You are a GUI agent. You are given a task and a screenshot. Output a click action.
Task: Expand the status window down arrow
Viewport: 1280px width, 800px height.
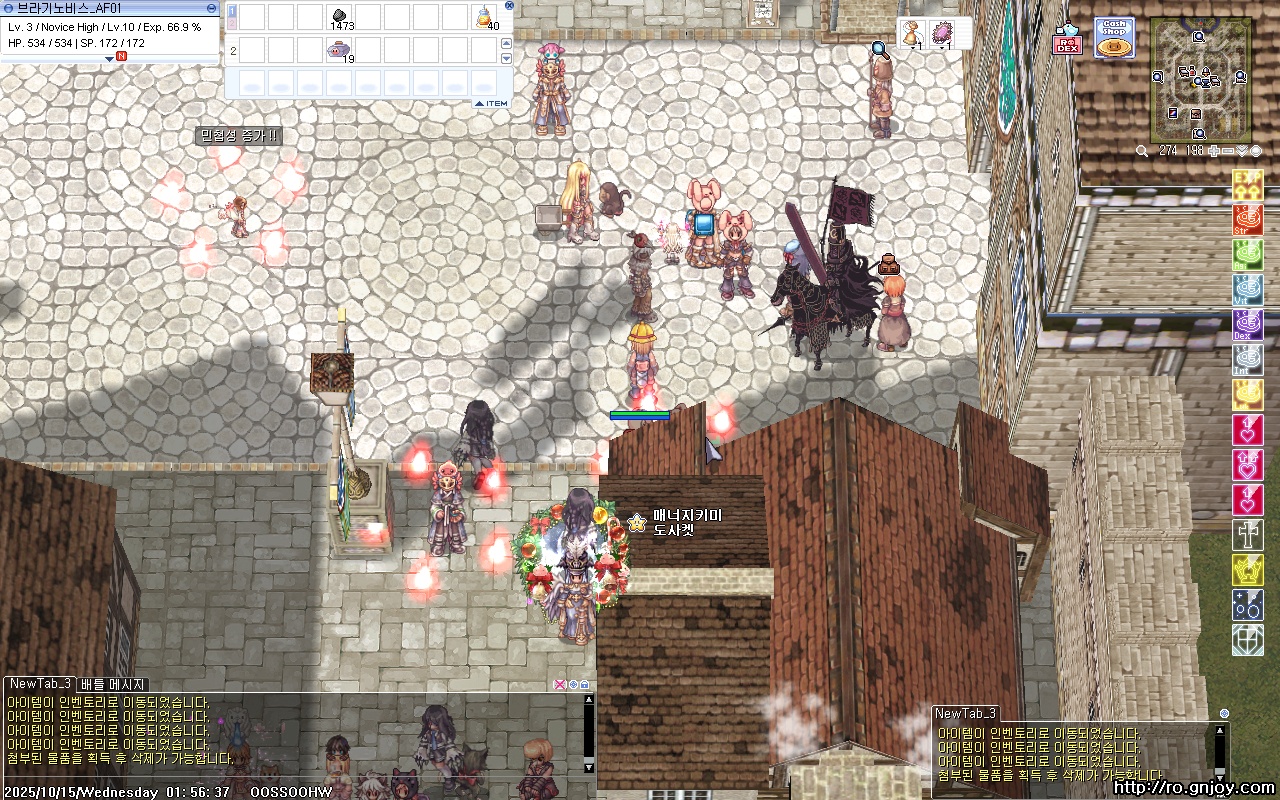tap(110, 58)
